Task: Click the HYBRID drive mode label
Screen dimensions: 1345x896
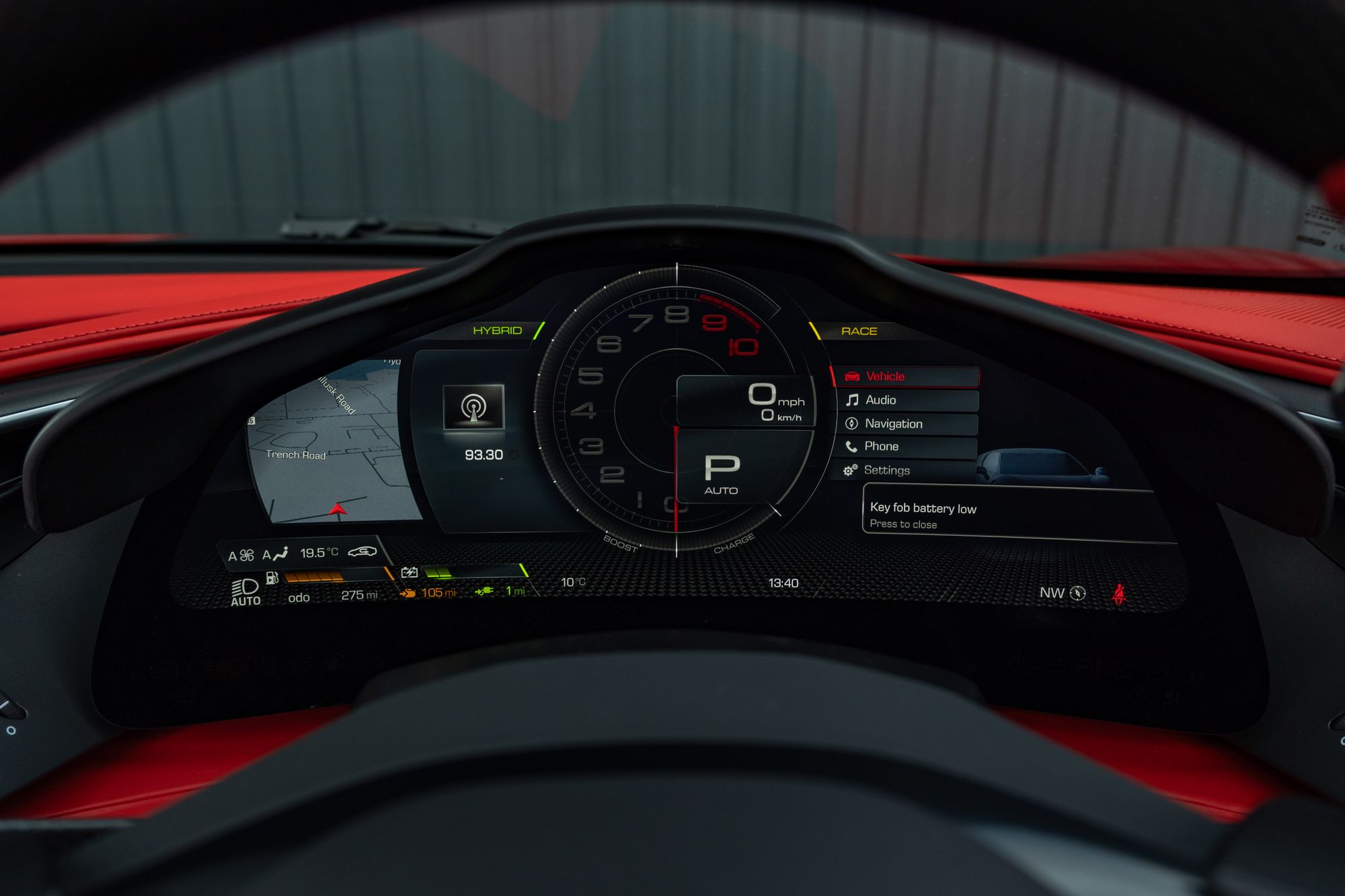Action: [497, 330]
